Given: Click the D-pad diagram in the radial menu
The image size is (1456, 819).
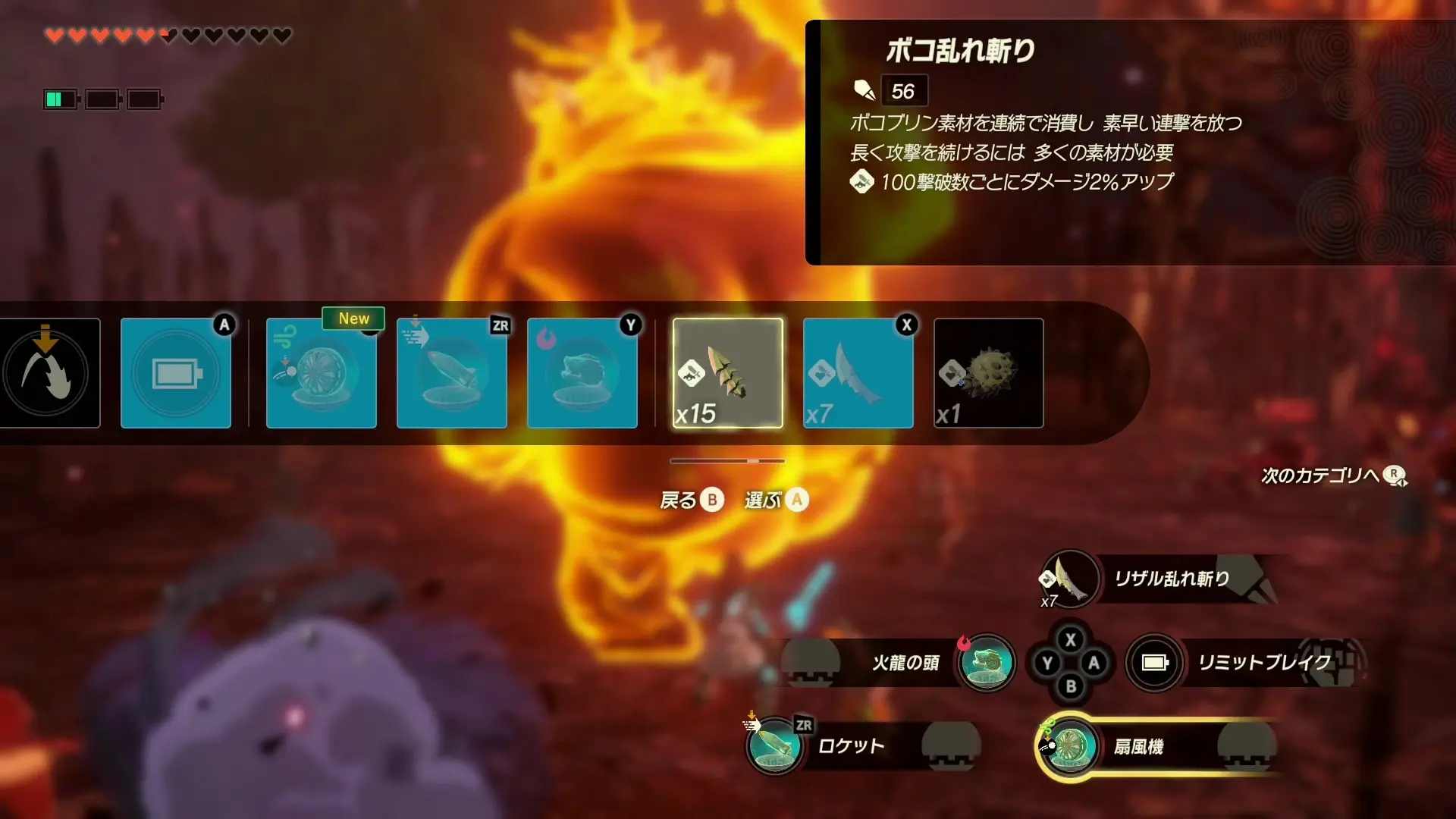Looking at the screenshot, I should coord(1070,662).
